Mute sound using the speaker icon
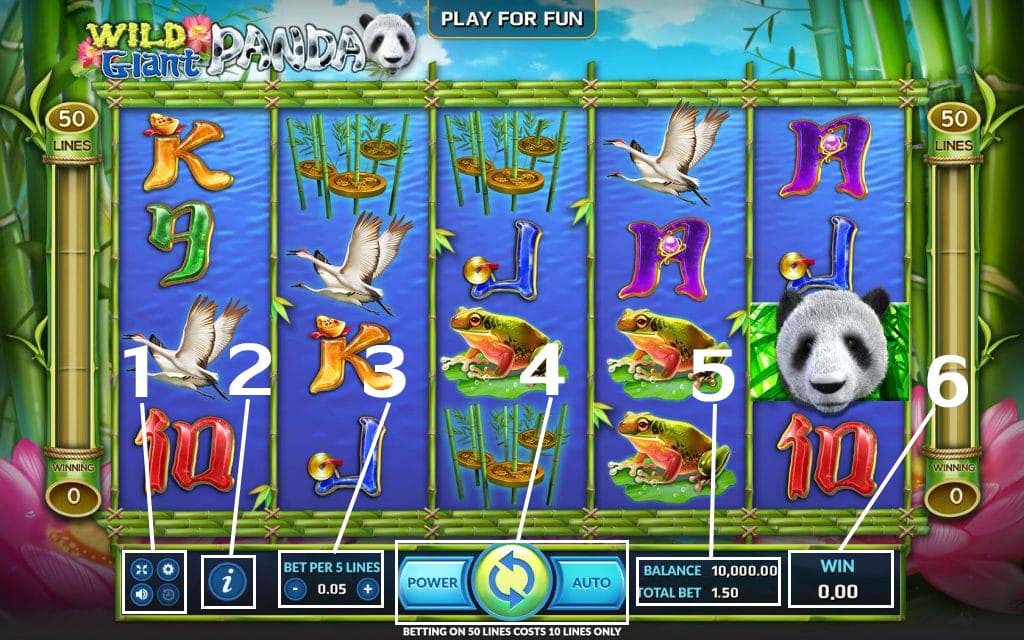This screenshot has height=640, width=1024. [x=143, y=594]
